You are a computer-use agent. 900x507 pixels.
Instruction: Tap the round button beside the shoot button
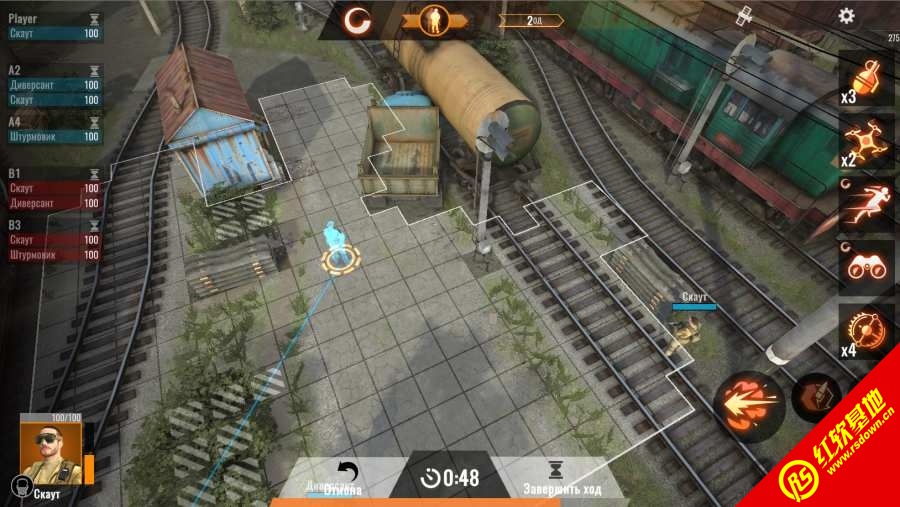click(x=816, y=398)
